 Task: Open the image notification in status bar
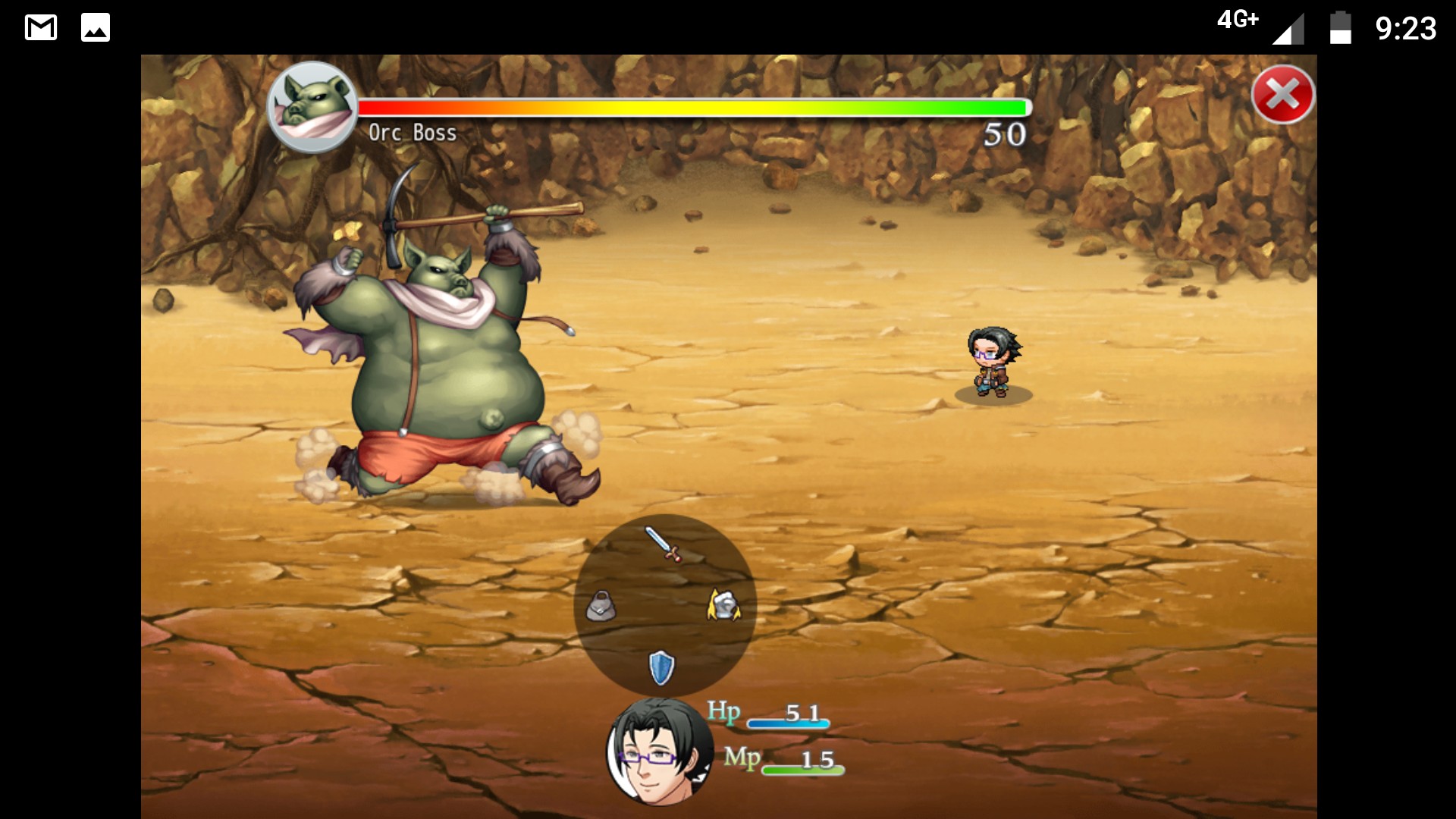tap(96, 28)
